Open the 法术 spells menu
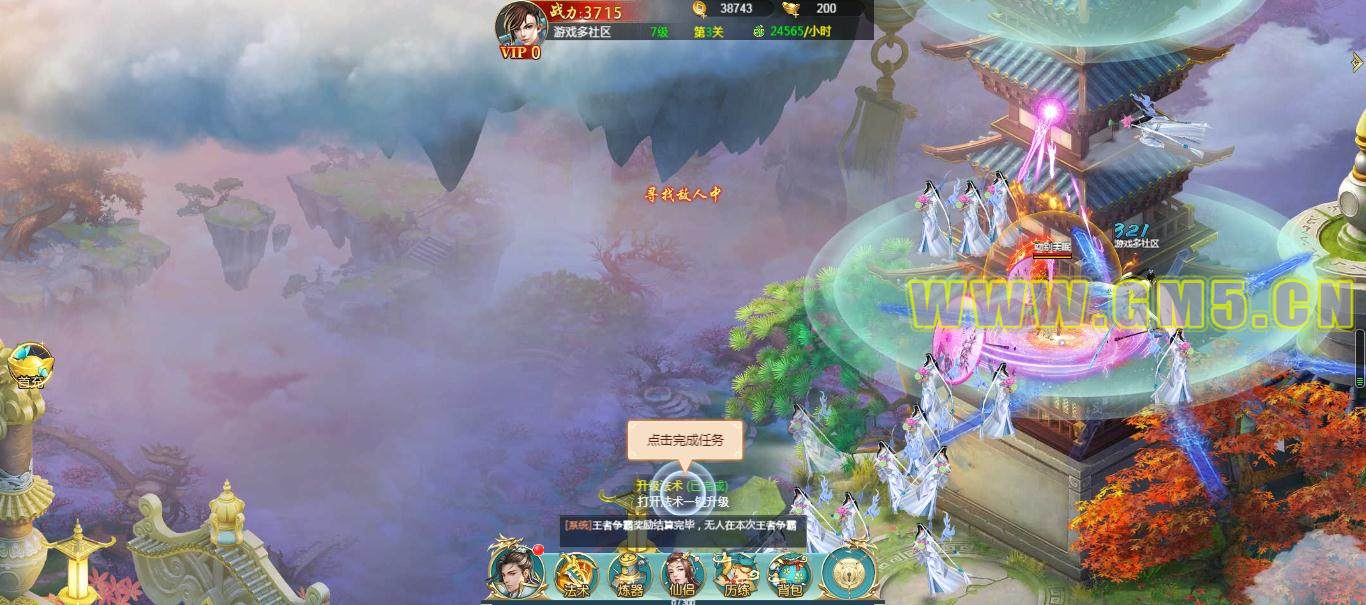The width and height of the screenshot is (1366, 605). (576, 574)
